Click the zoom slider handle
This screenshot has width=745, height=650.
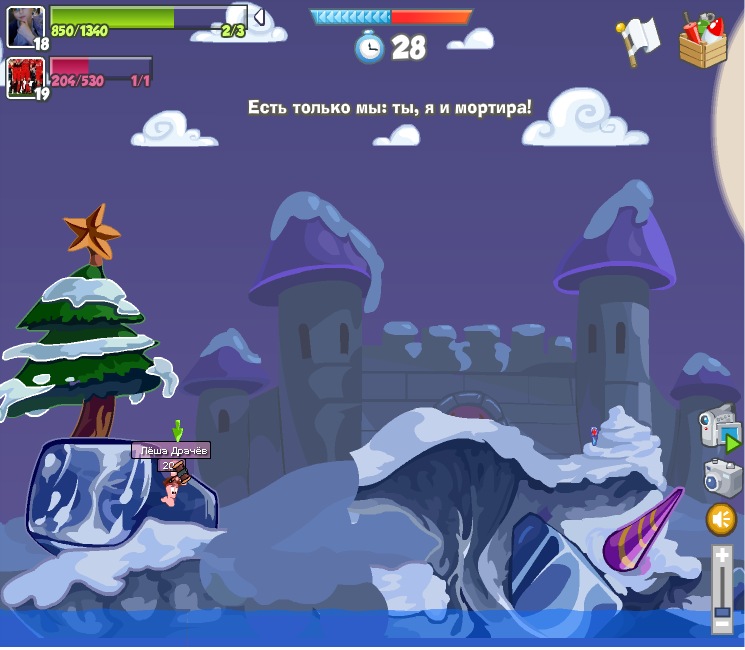point(721,608)
